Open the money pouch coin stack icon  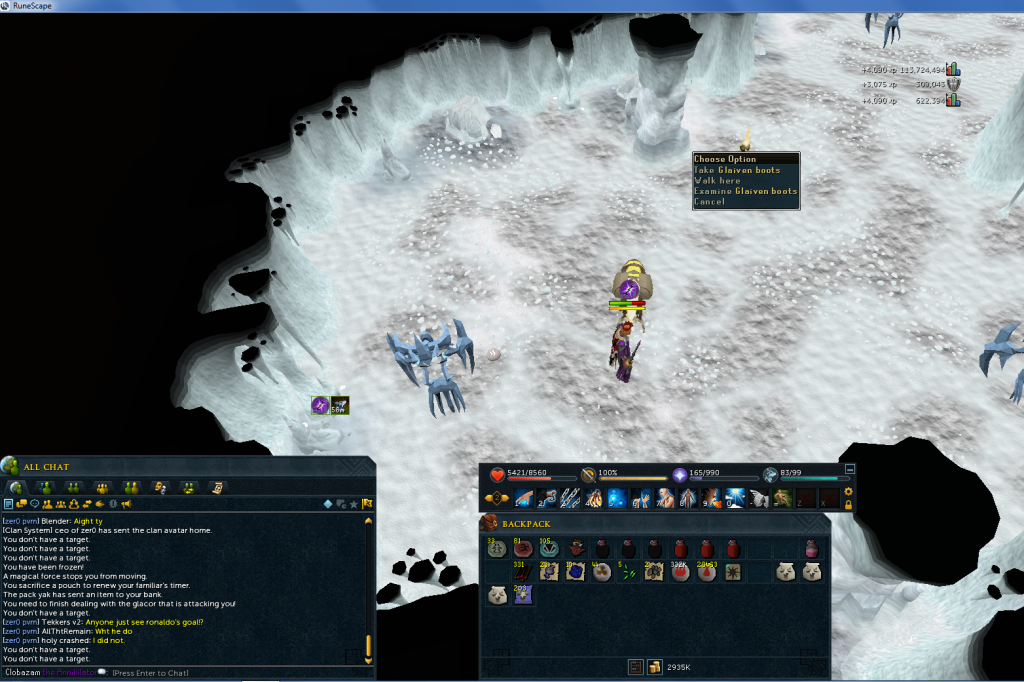[x=654, y=666]
